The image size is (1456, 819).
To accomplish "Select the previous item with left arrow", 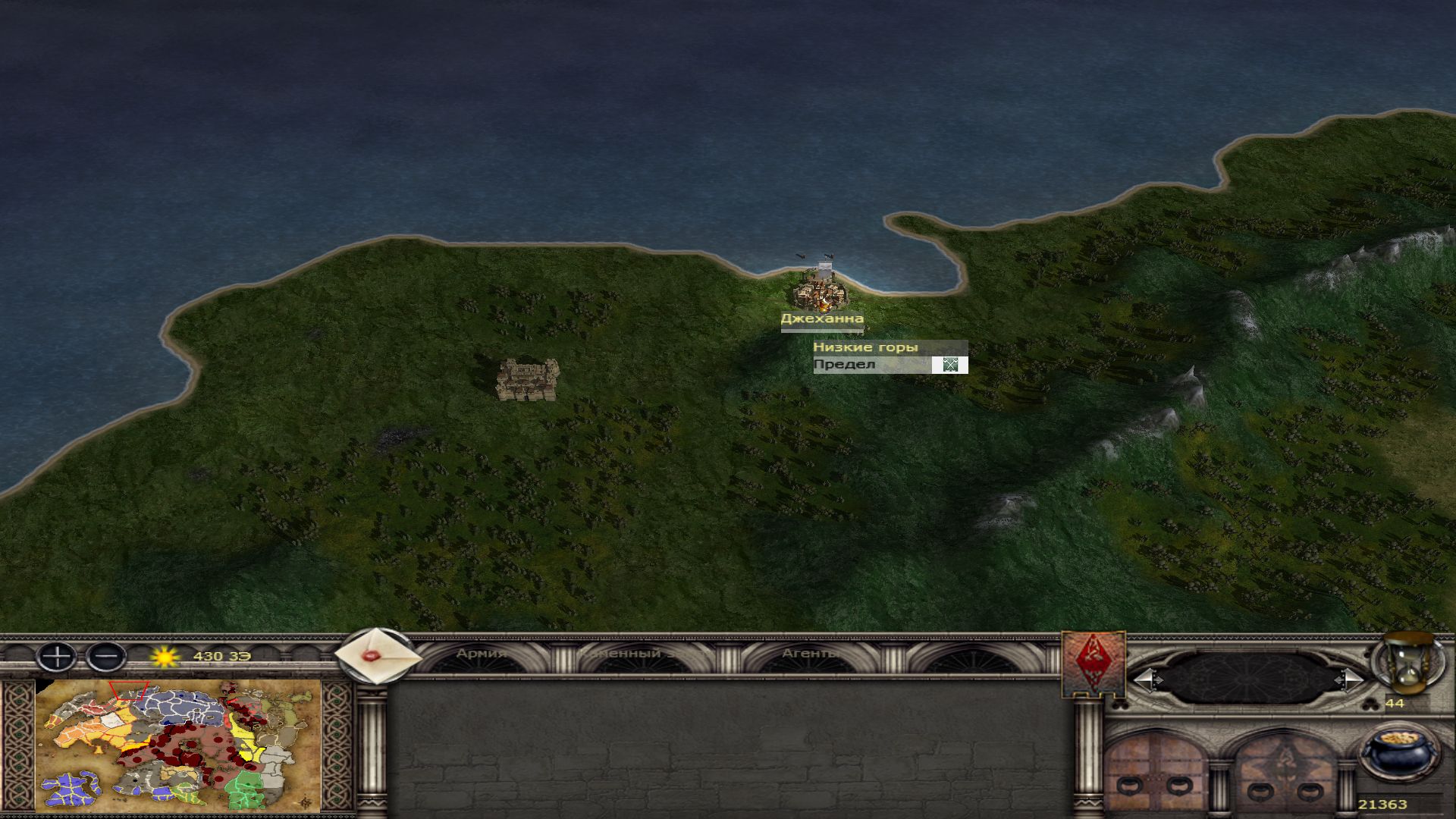I will tap(1146, 679).
